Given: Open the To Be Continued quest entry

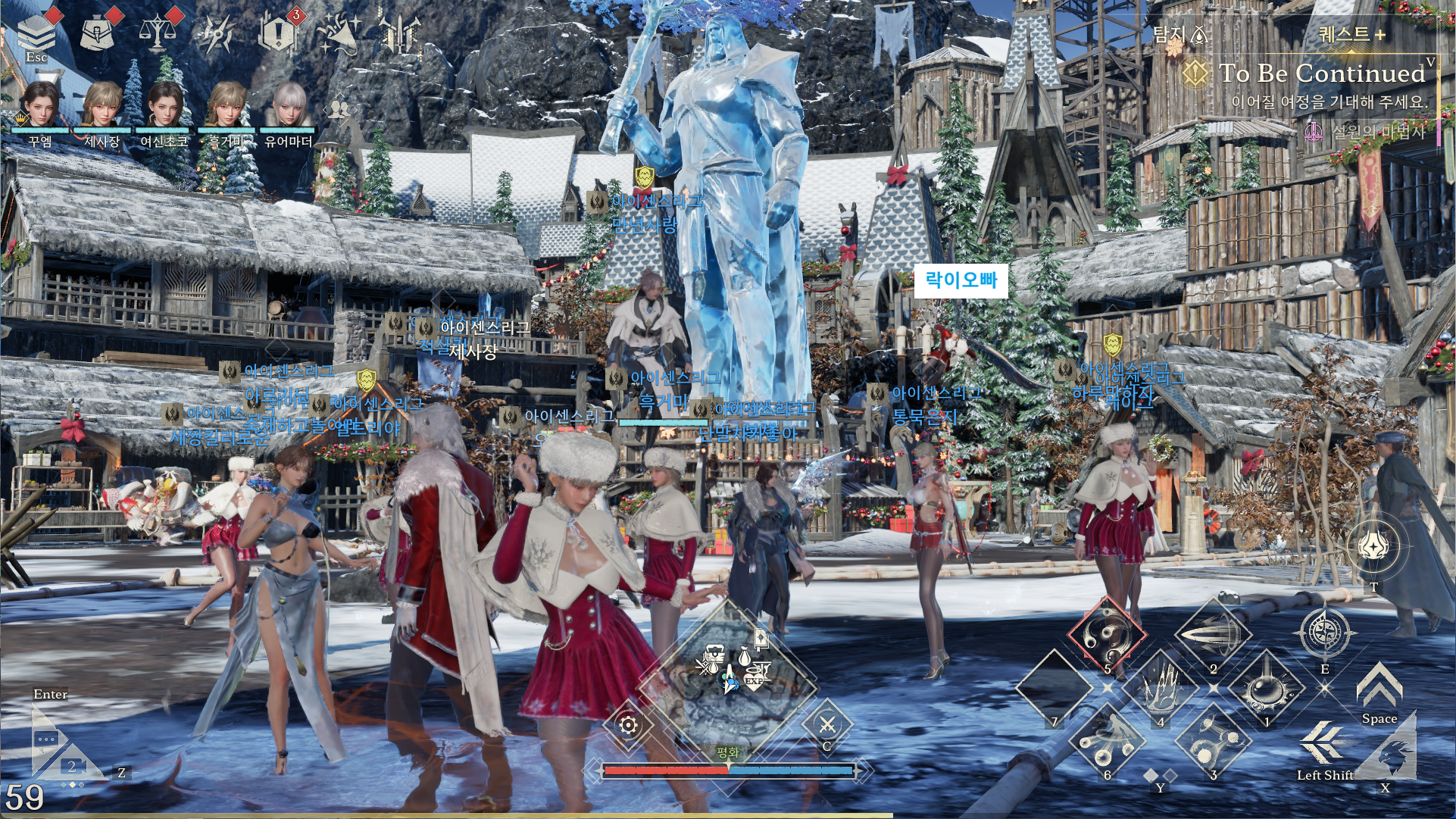Looking at the screenshot, I should click(x=1321, y=73).
